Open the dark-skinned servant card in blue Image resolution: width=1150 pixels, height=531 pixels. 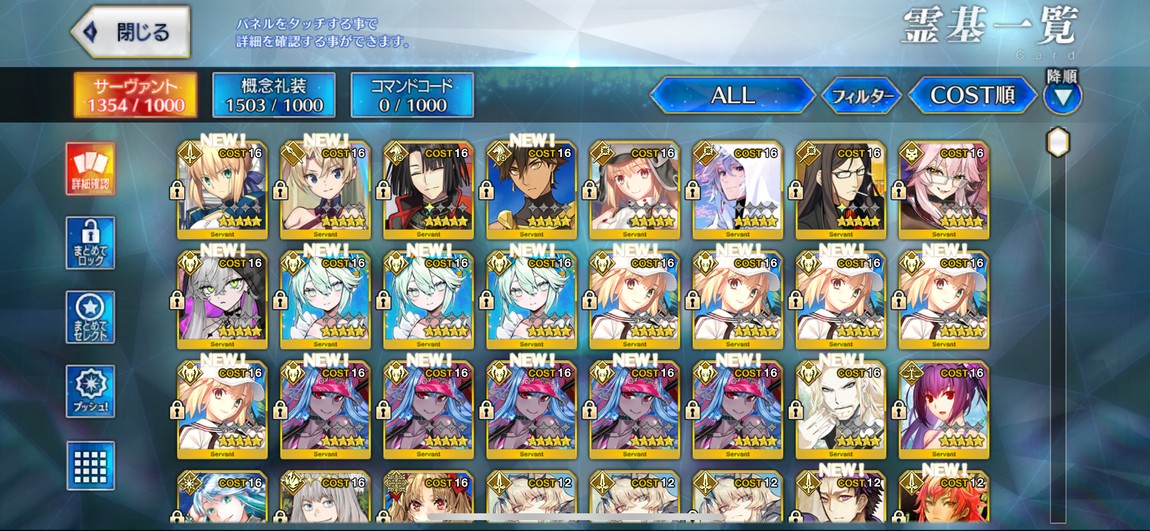point(531,190)
